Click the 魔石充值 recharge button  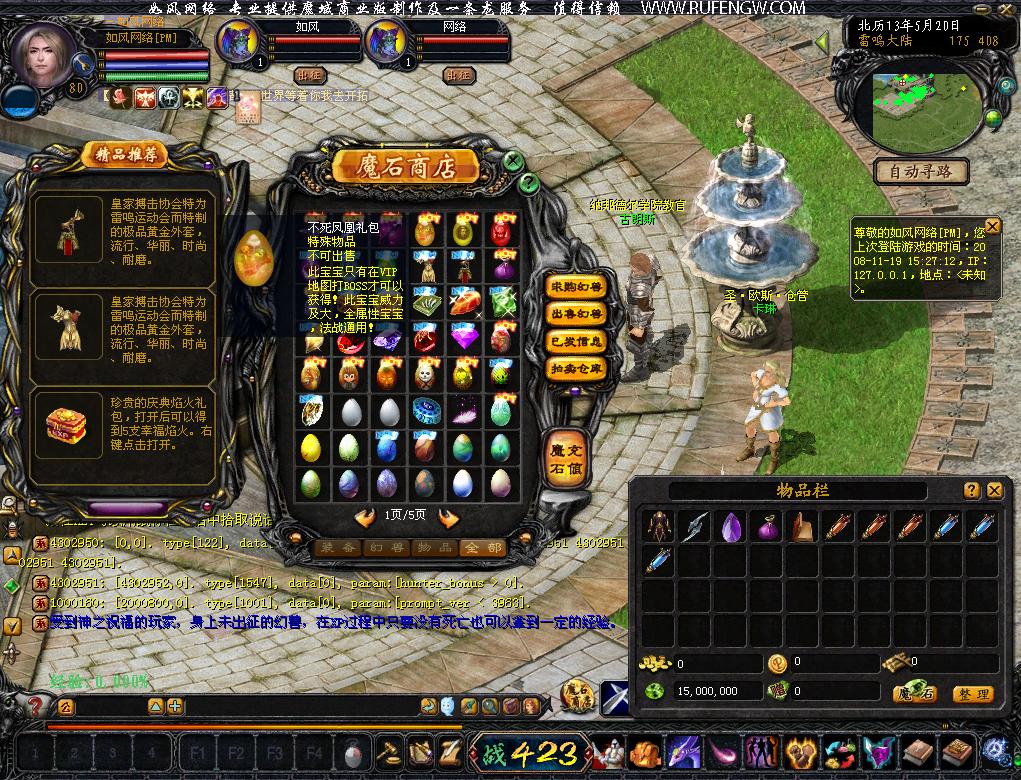(x=566, y=457)
